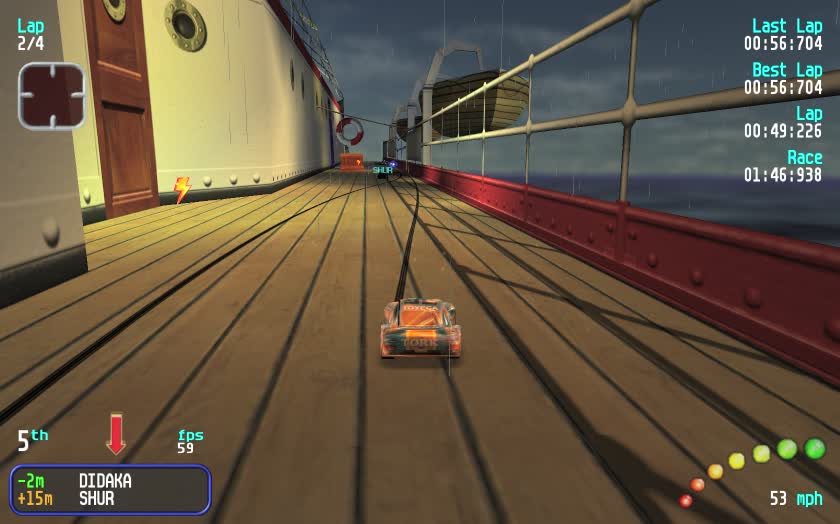840x524 pixels.
Task: Click the empty weapon pickup slot
Action: point(51,96)
